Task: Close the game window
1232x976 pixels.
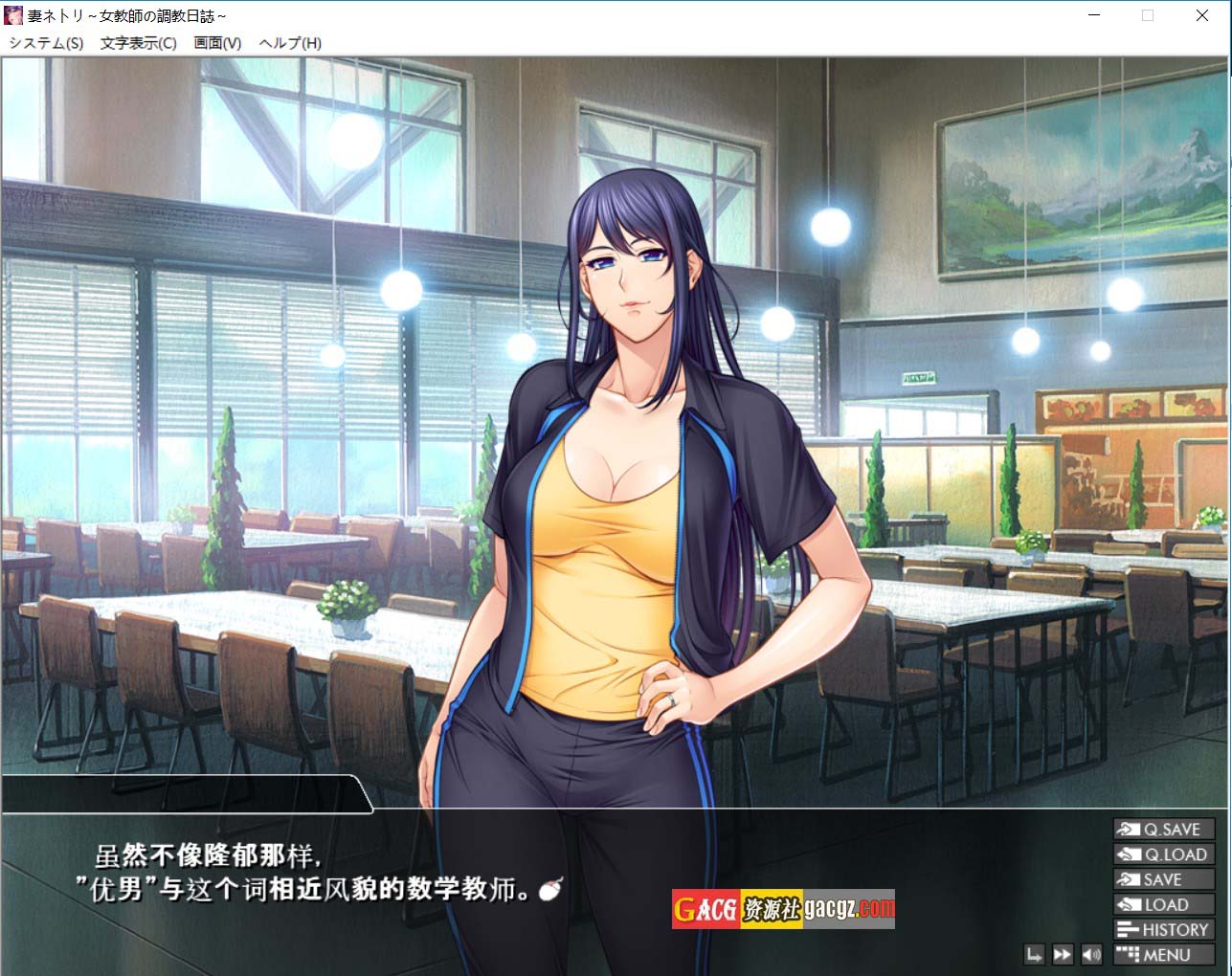Action: 1202,15
